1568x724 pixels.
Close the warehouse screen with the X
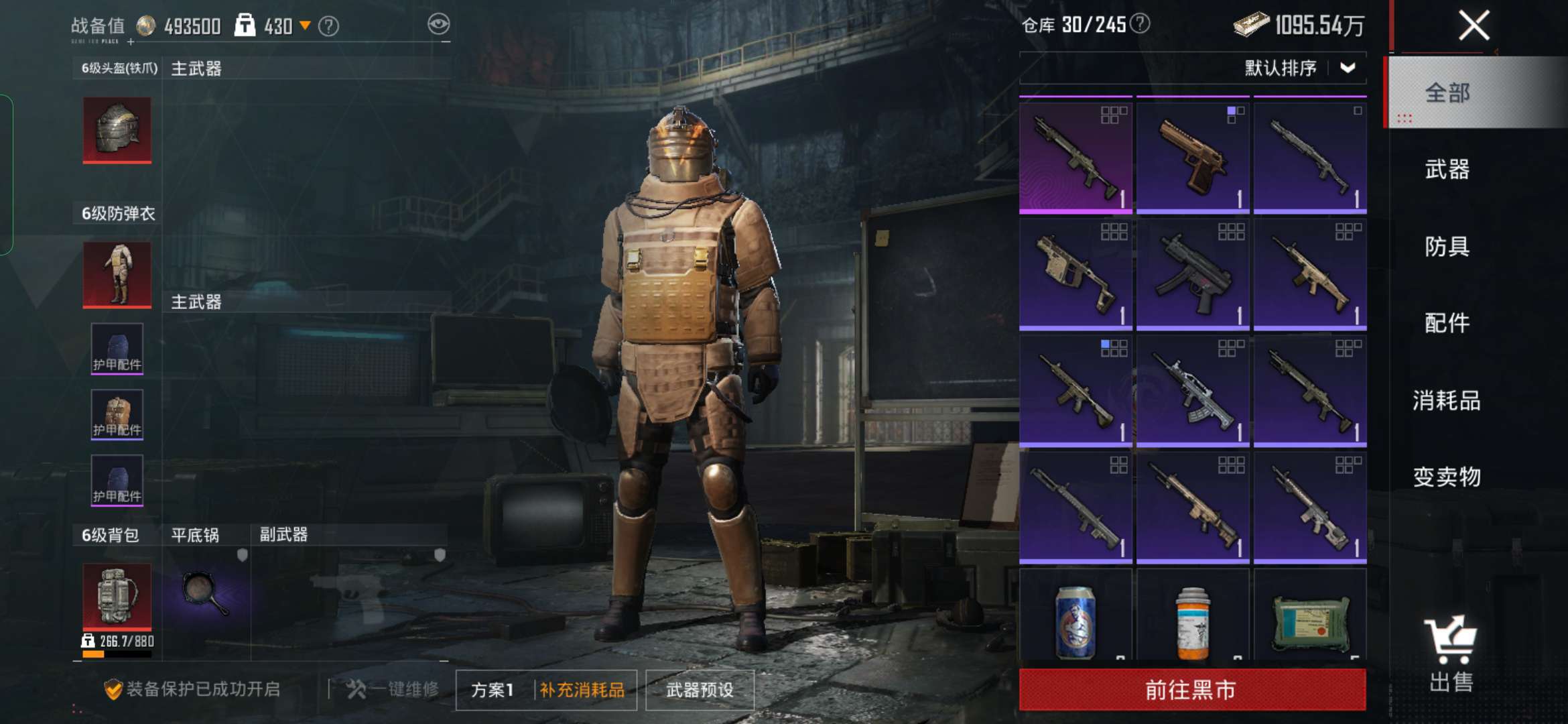point(1474,26)
